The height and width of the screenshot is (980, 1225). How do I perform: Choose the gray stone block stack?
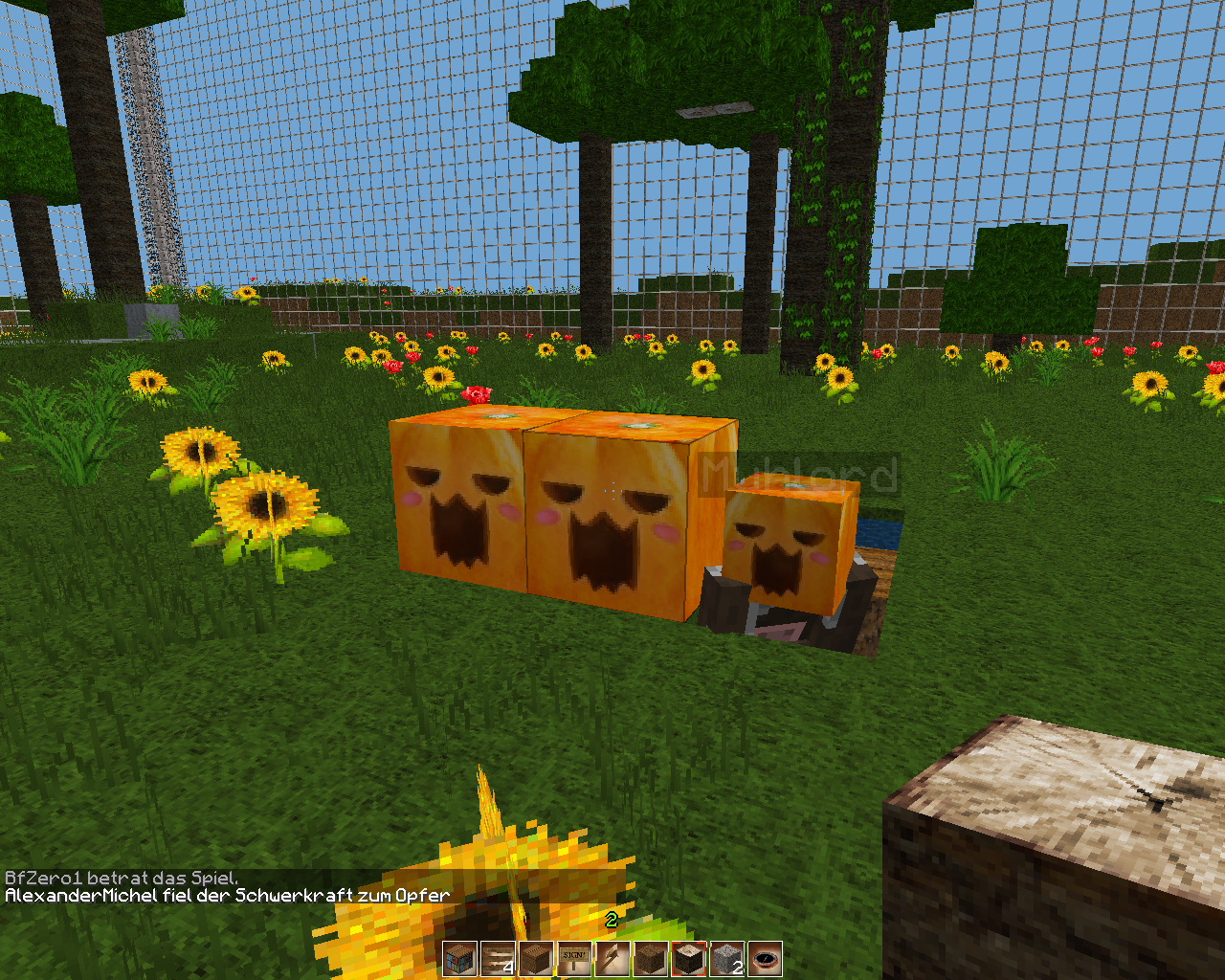coord(727,958)
